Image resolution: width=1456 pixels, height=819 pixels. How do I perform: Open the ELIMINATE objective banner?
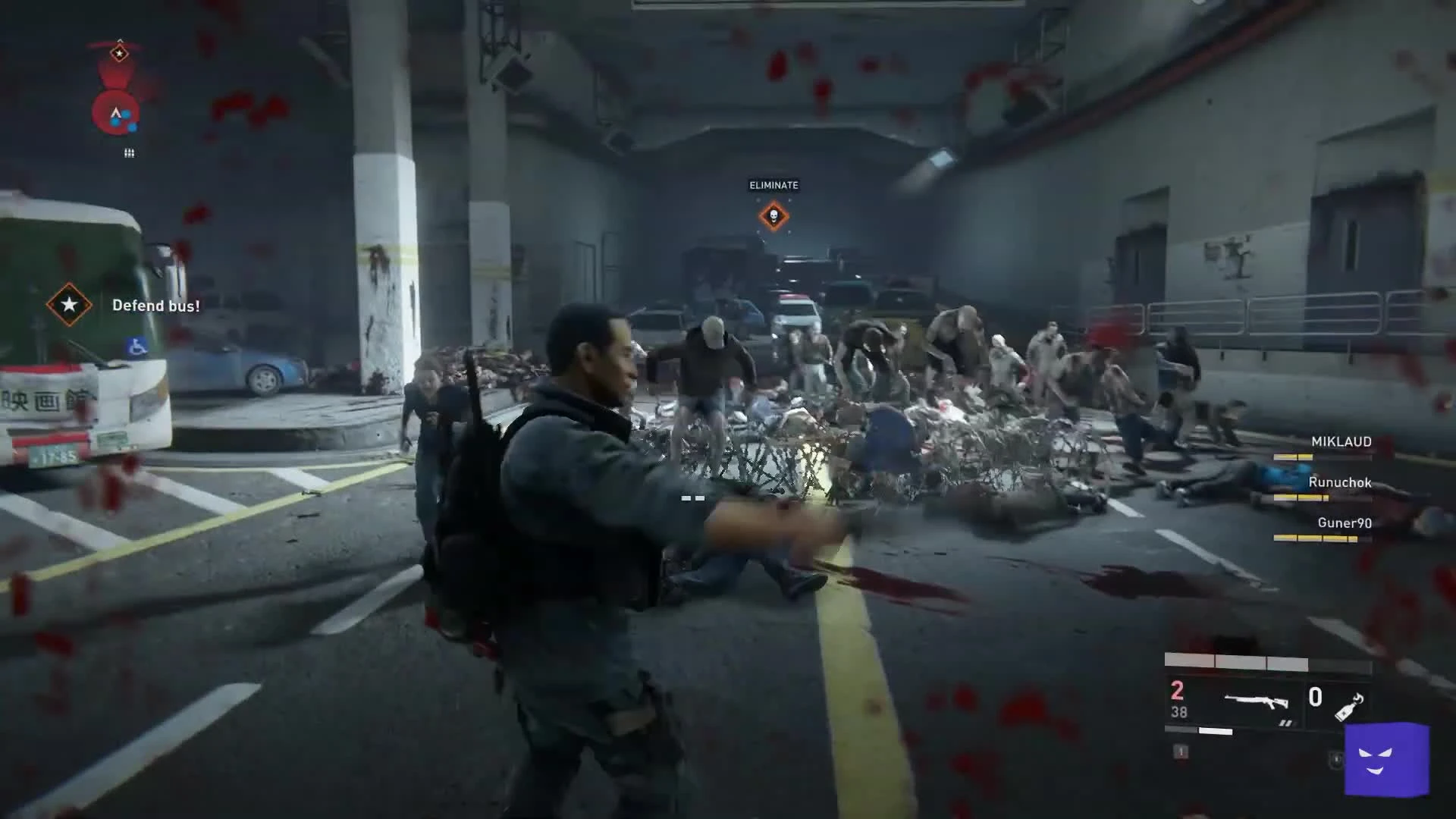click(774, 185)
